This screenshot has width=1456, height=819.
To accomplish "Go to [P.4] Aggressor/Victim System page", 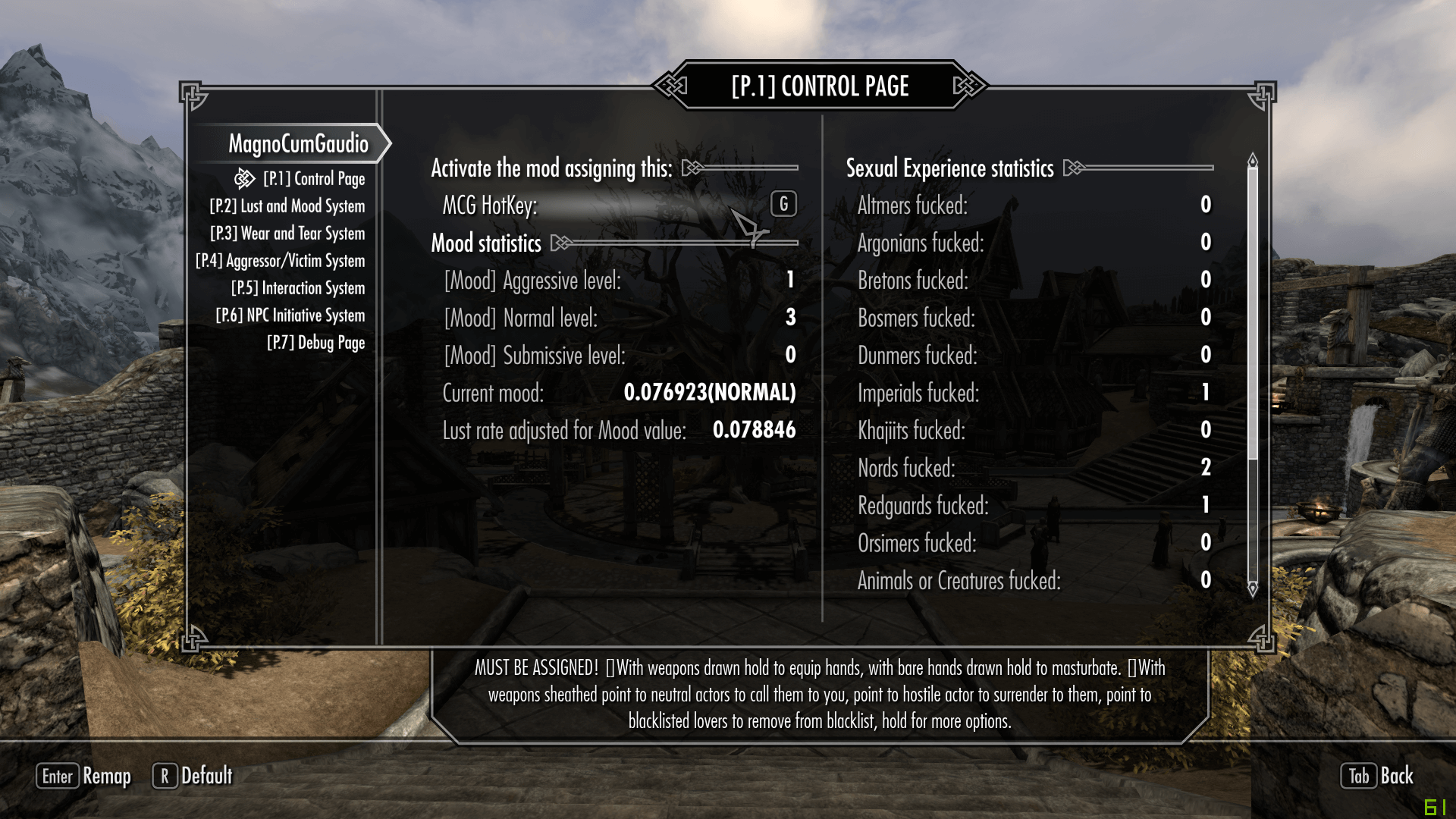I will coord(281,261).
